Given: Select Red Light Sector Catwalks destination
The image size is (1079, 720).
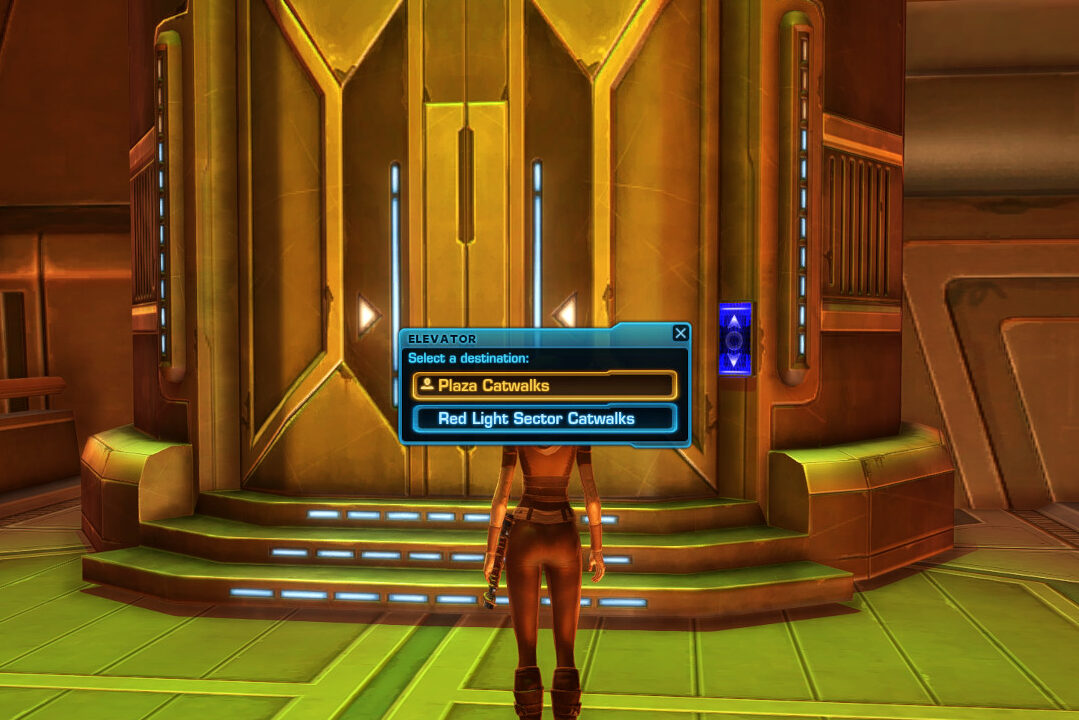Looking at the screenshot, I should (x=544, y=418).
